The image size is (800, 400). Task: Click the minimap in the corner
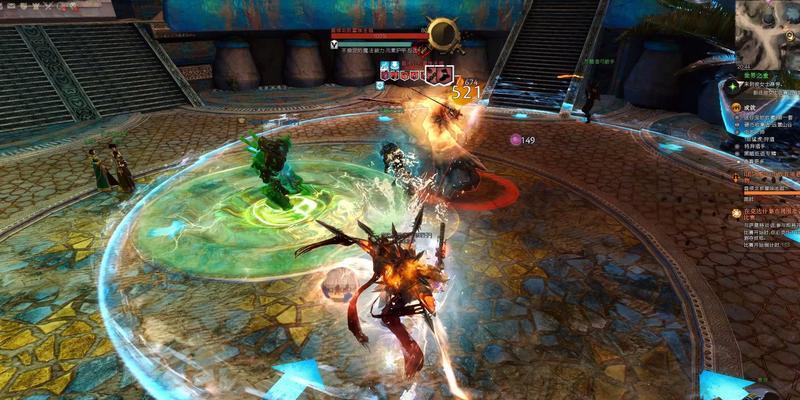tap(768, 30)
